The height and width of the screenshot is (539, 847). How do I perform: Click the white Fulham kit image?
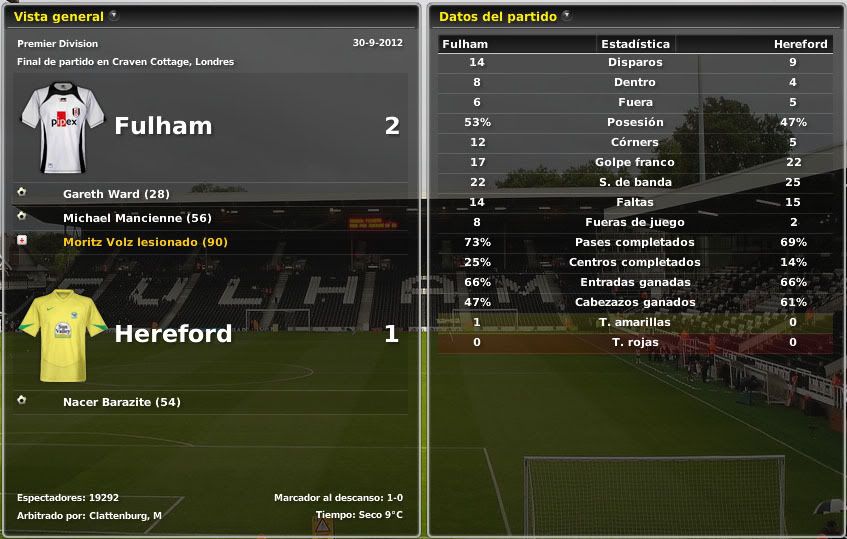coord(63,125)
